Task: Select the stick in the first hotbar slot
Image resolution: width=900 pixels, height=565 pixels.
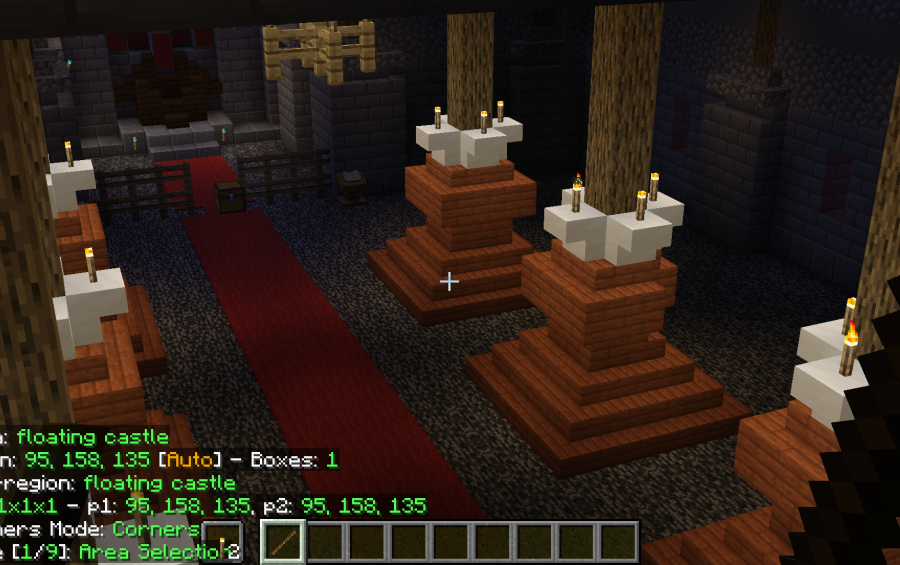Action: [x=283, y=542]
